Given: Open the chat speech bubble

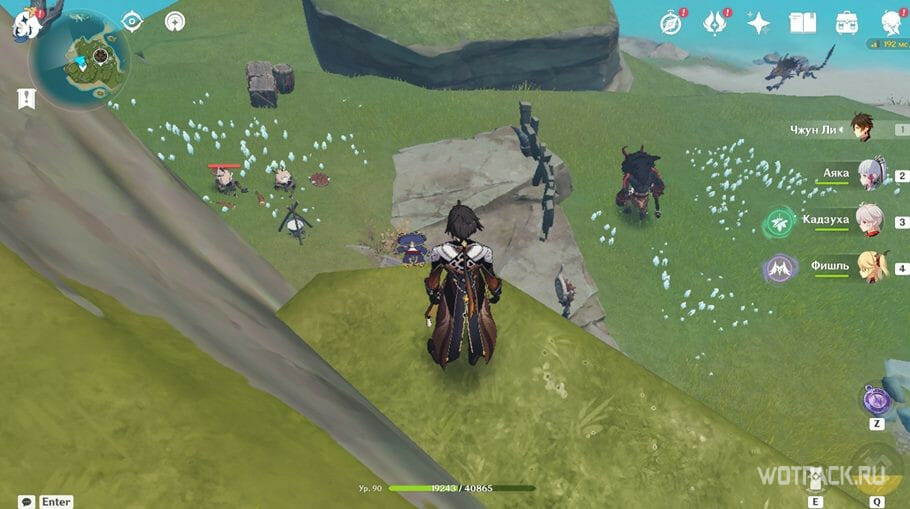Looking at the screenshot, I should click(26, 501).
